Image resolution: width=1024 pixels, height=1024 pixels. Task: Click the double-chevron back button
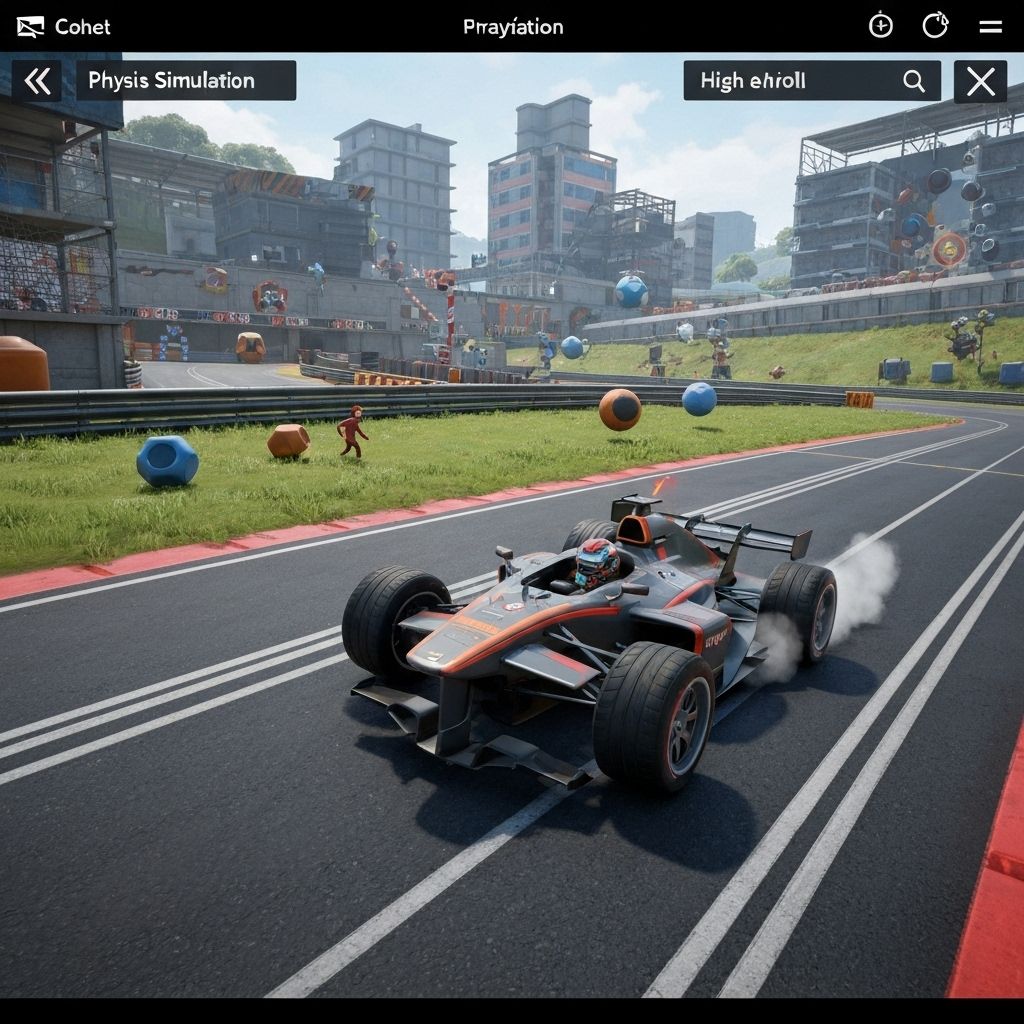pos(37,81)
